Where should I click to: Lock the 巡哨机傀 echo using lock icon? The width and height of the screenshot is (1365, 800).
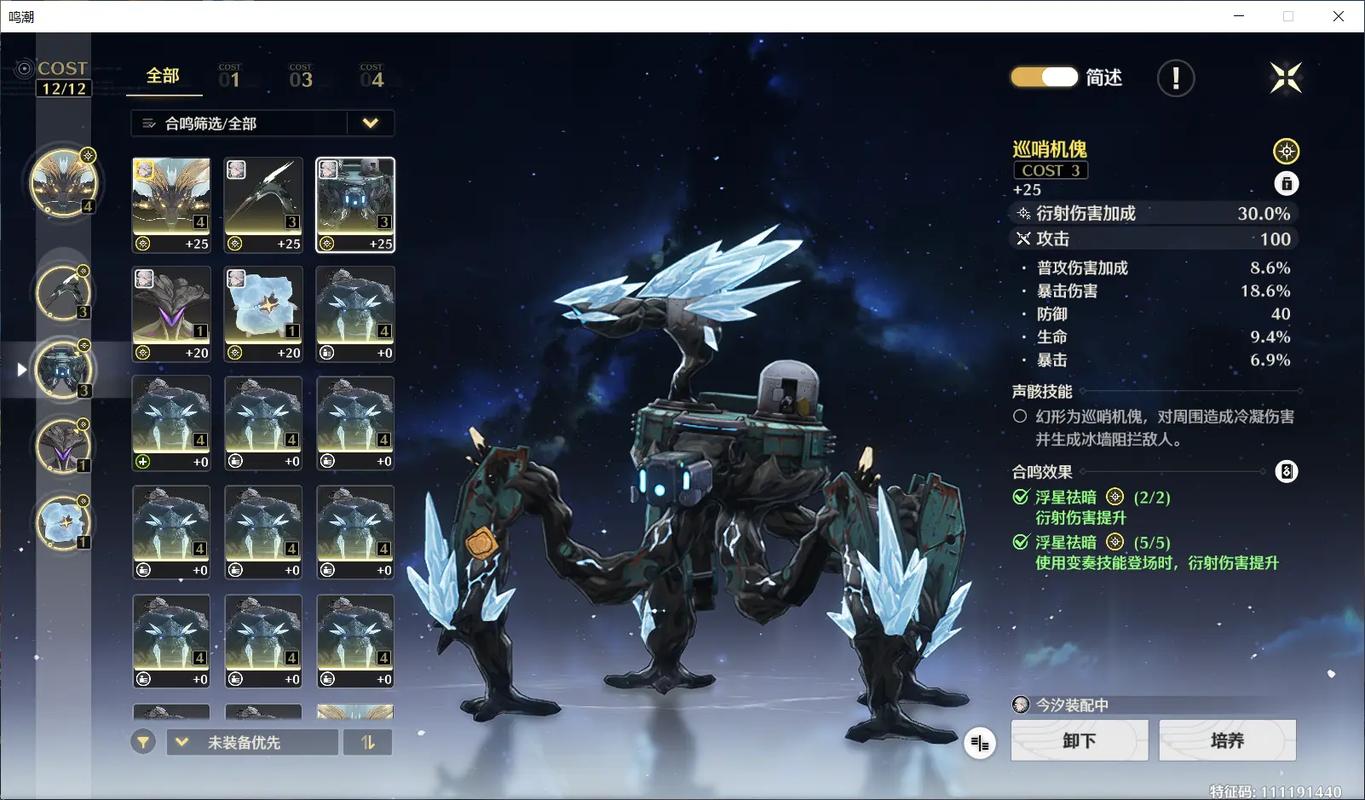(x=1286, y=183)
